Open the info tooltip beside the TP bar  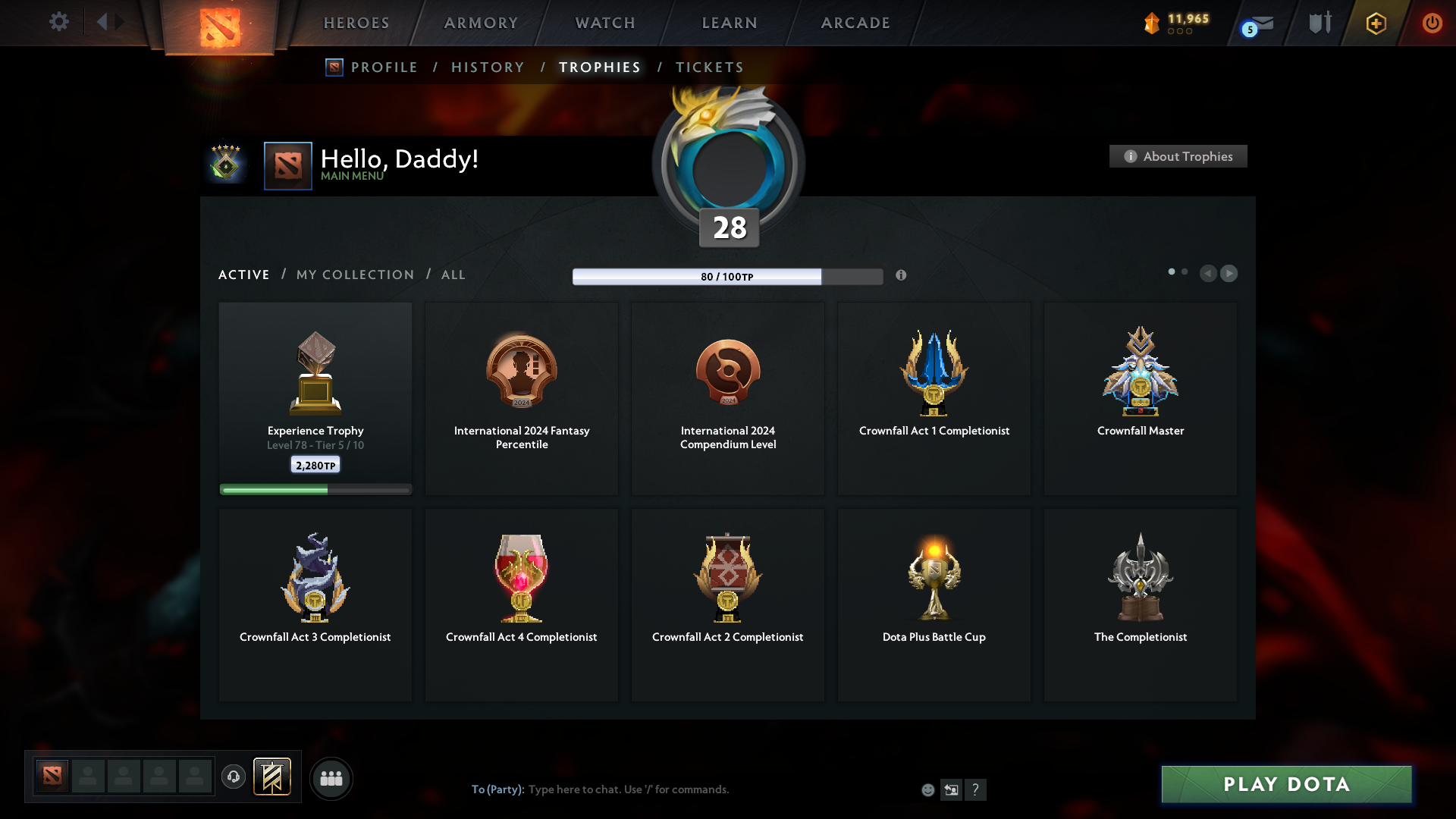click(902, 276)
